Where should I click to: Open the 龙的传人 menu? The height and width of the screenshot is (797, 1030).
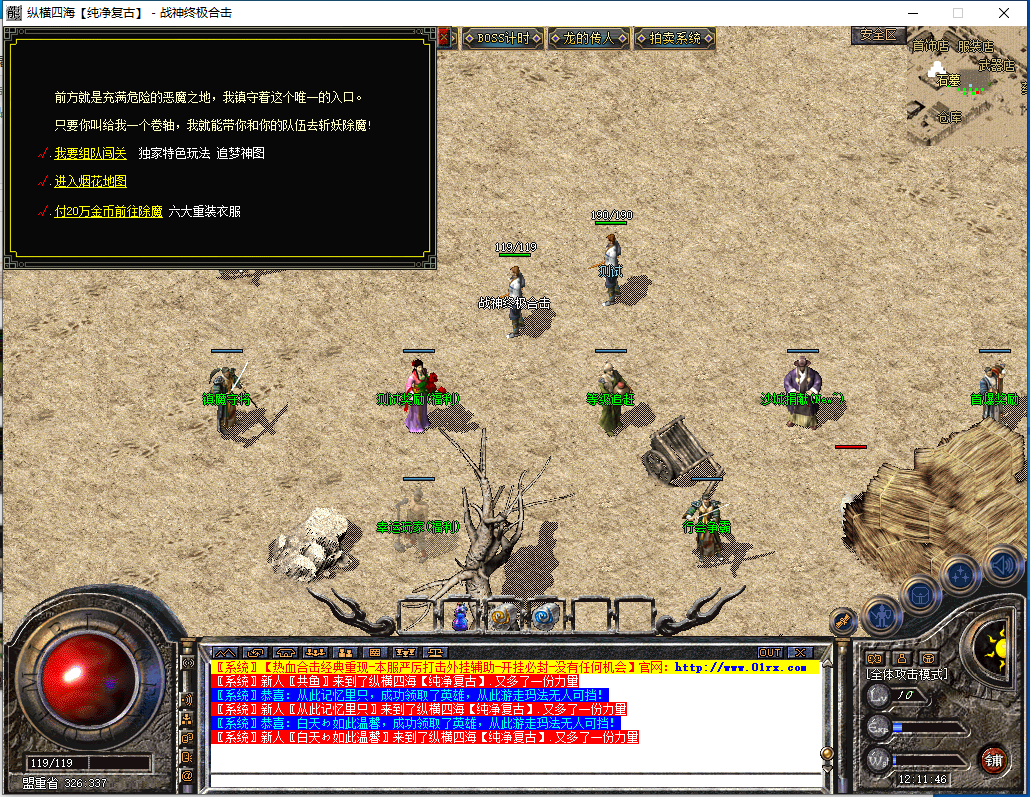(588, 39)
